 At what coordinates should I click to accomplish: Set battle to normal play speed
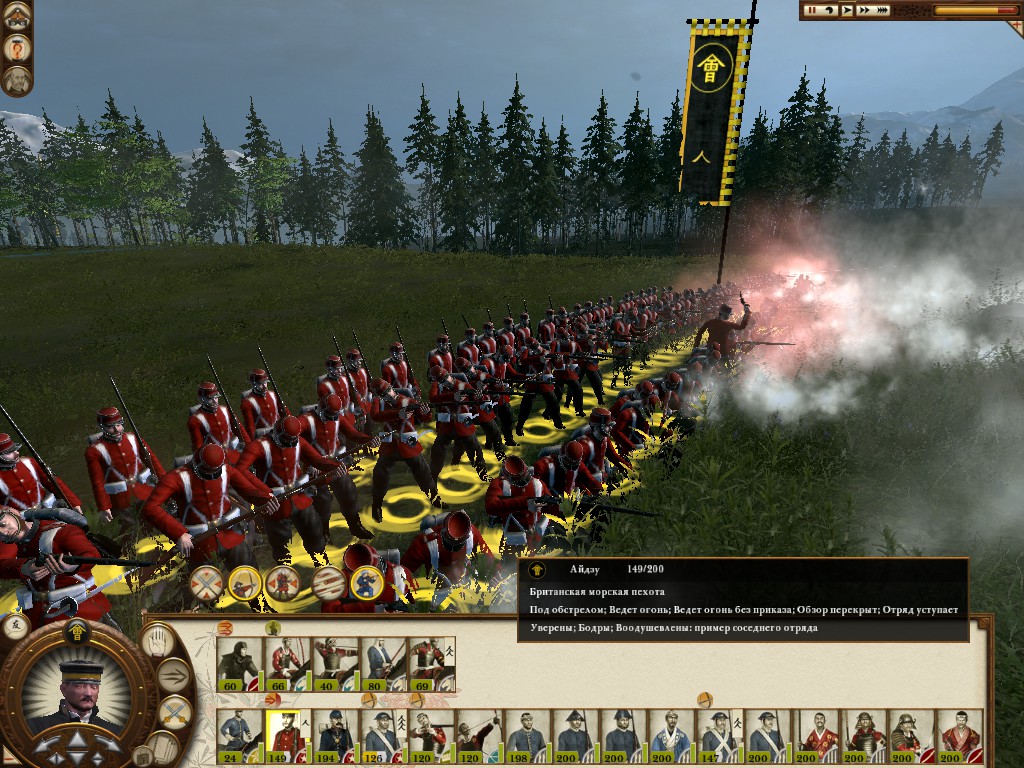(x=847, y=10)
